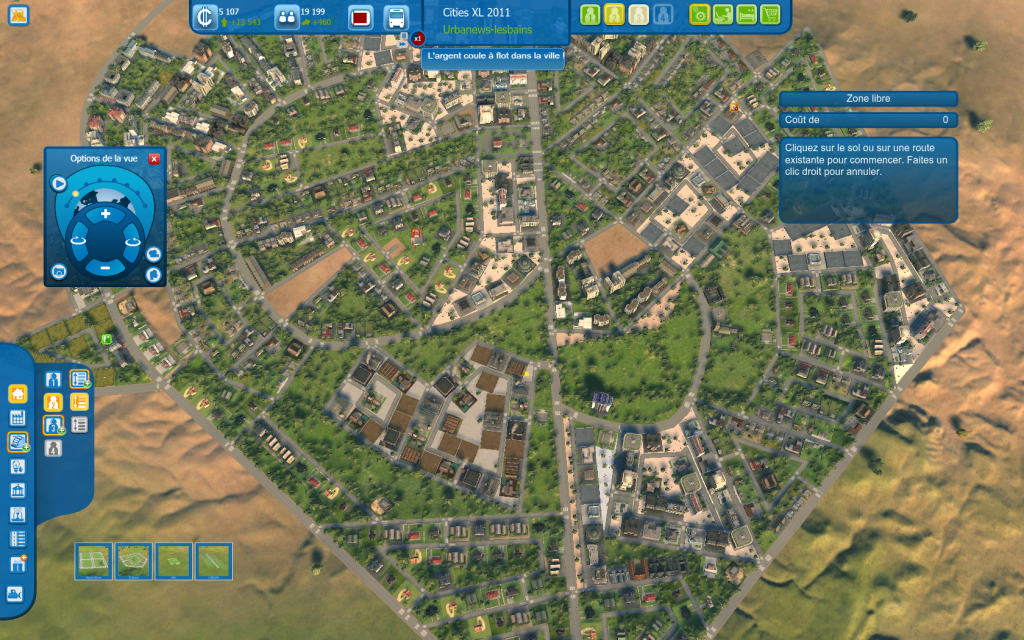Screen dimensions: 1024x640
Task: Open the factory industry category
Action: [x=17, y=418]
